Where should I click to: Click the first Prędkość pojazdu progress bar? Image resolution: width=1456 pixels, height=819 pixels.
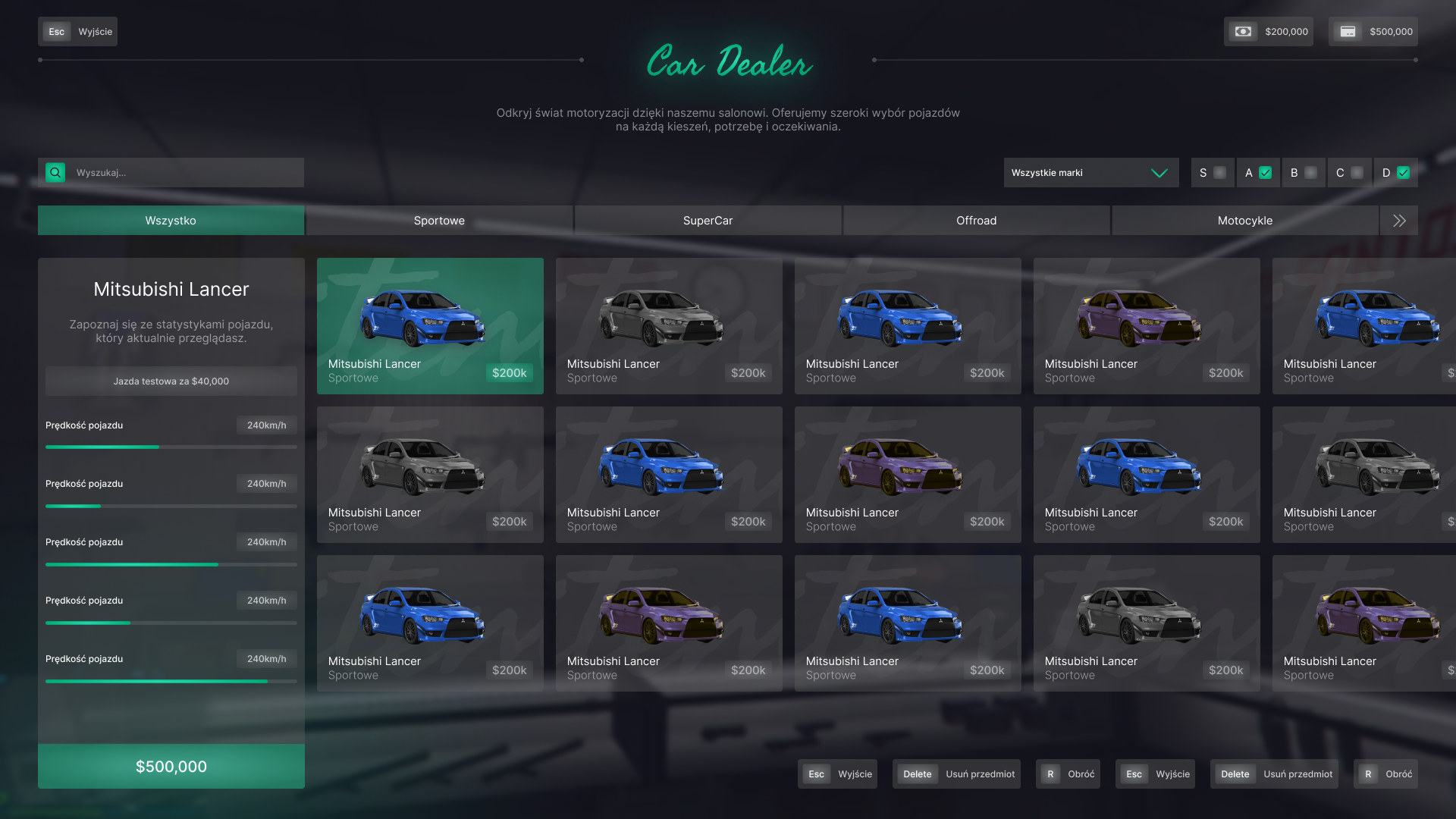pos(171,447)
